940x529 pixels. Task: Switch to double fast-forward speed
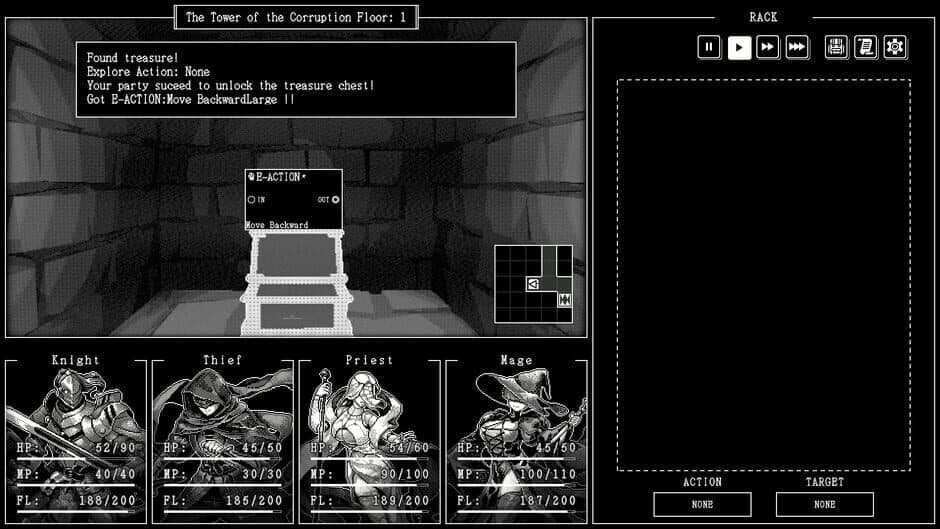tap(768, 47)
